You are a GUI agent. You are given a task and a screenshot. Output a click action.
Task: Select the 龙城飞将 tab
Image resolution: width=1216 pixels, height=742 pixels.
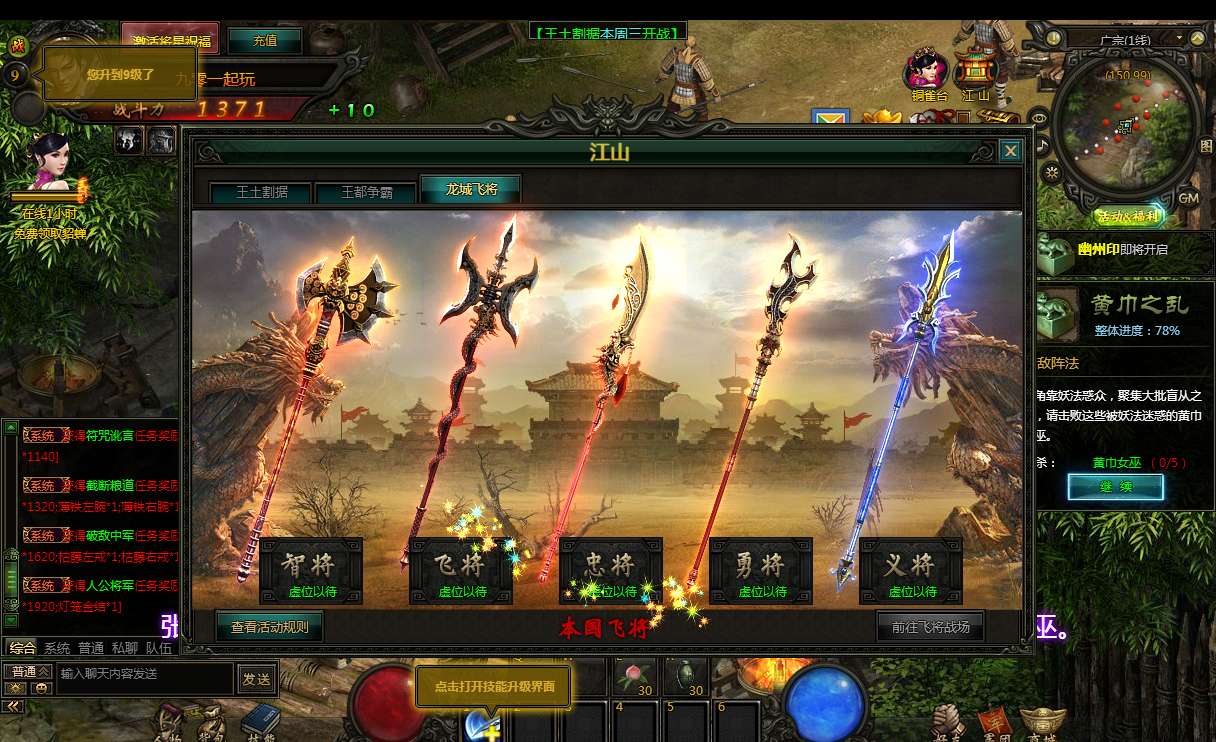(x=470, y=189)
